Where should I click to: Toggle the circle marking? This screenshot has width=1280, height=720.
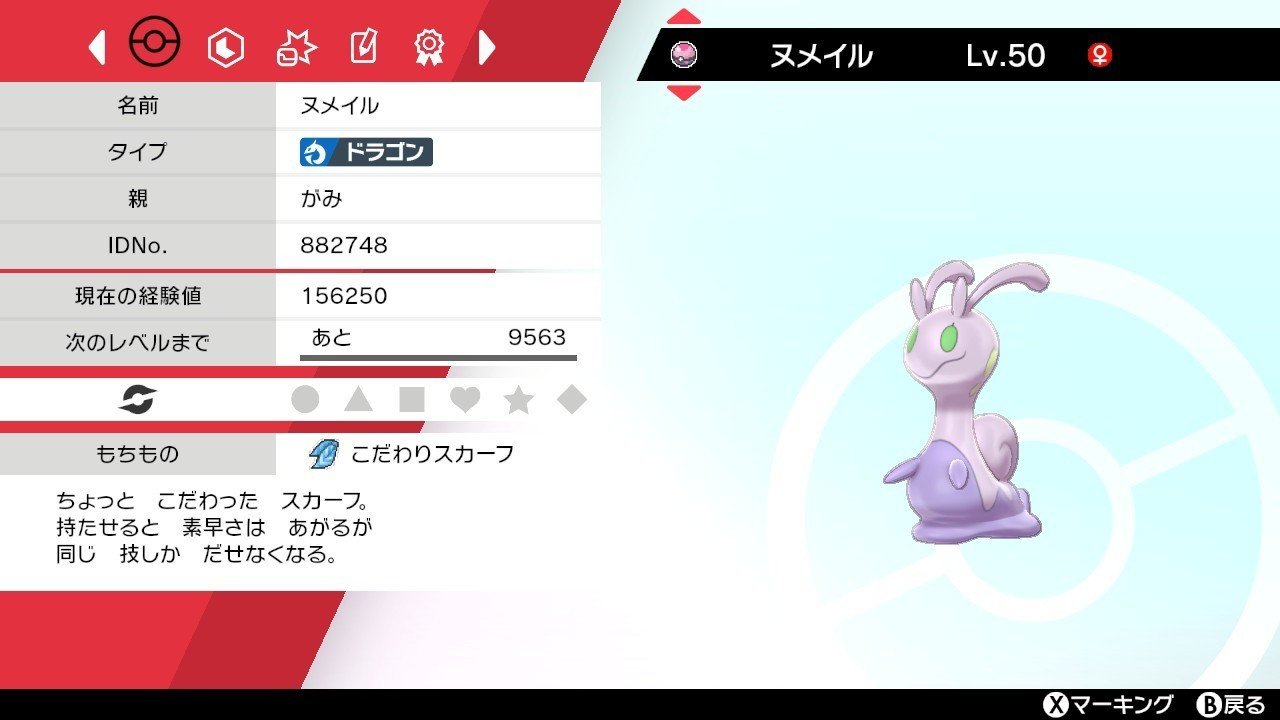point(307,398)
